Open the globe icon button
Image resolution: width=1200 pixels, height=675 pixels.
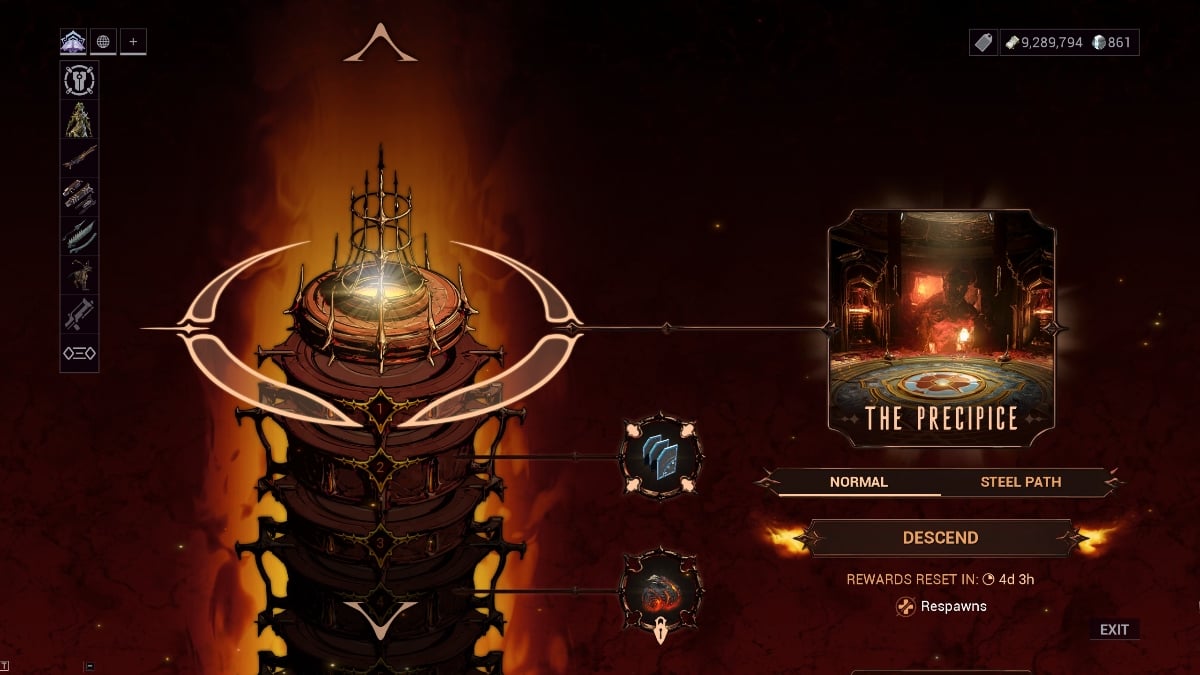103,42
